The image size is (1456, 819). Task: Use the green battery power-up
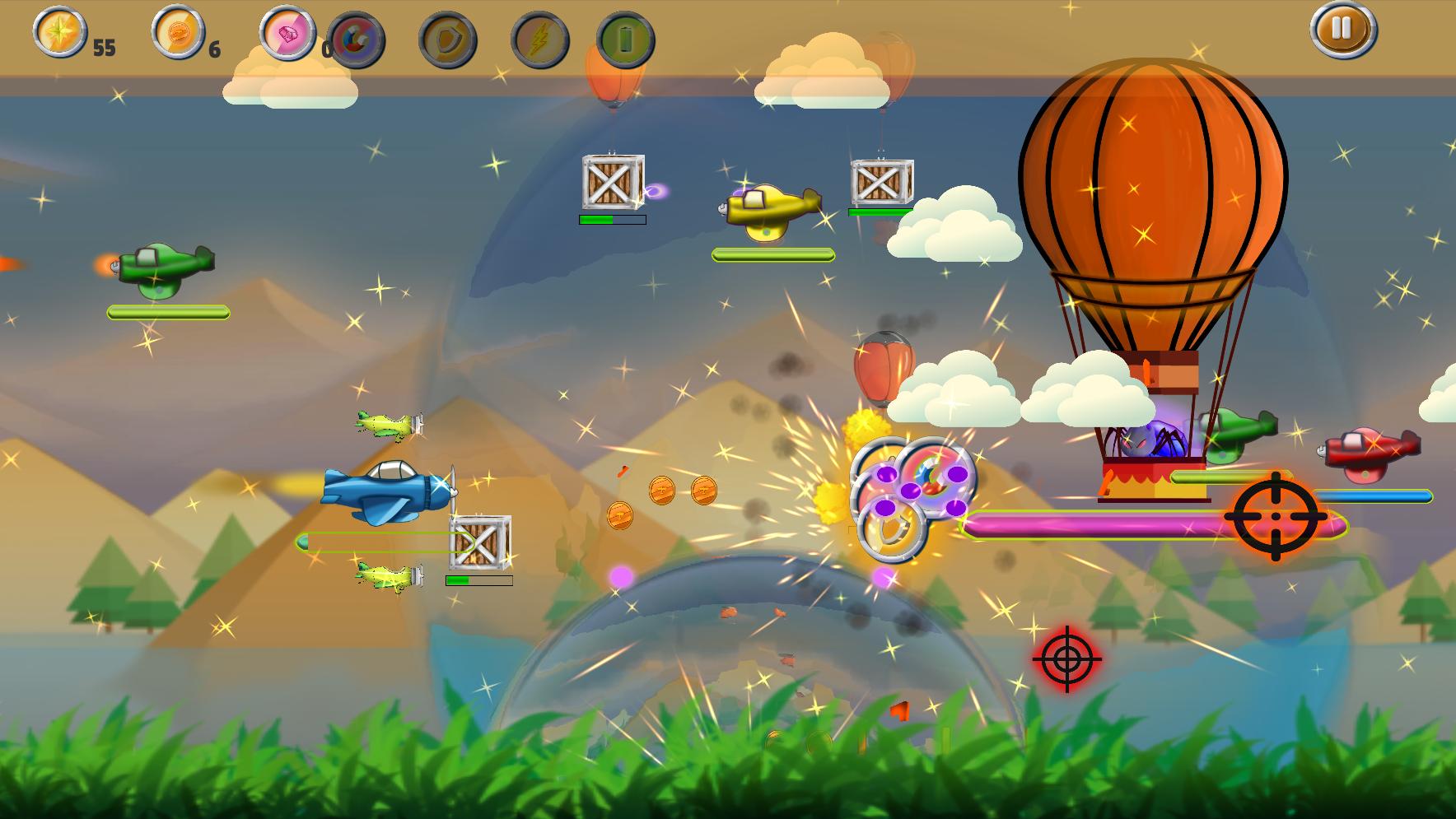point(625,40)
